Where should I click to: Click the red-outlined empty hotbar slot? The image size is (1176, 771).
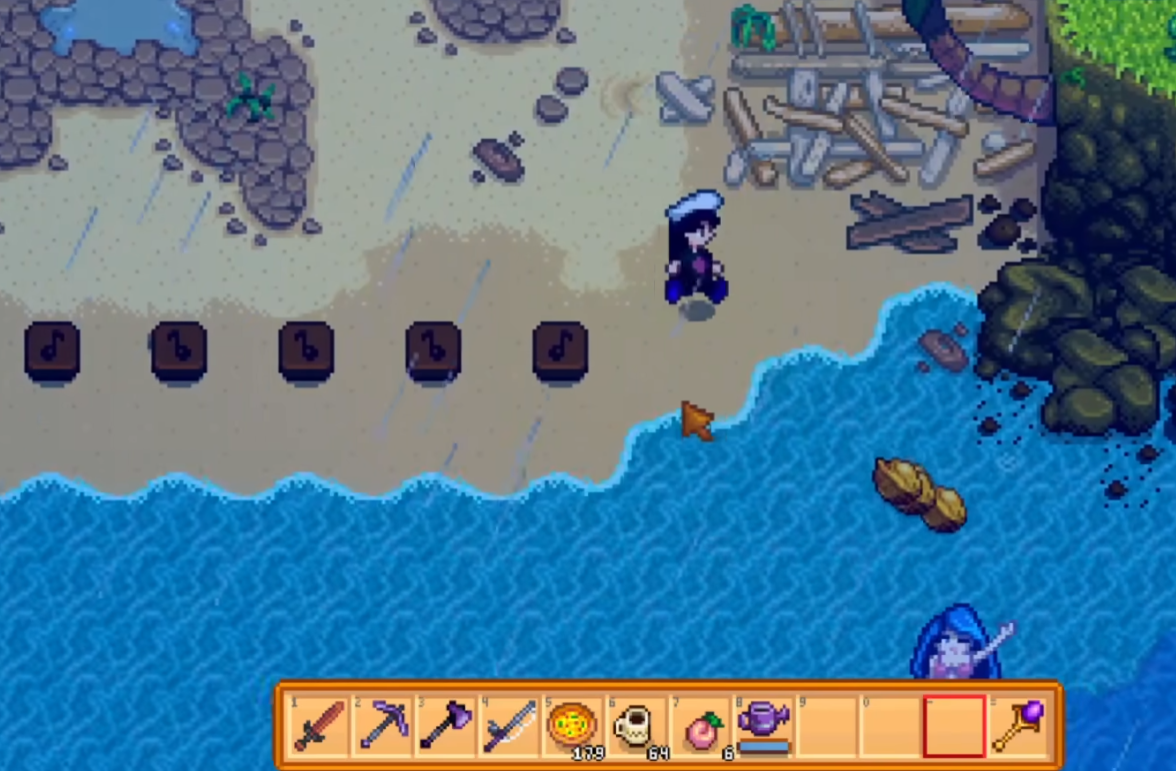point(954,726)
